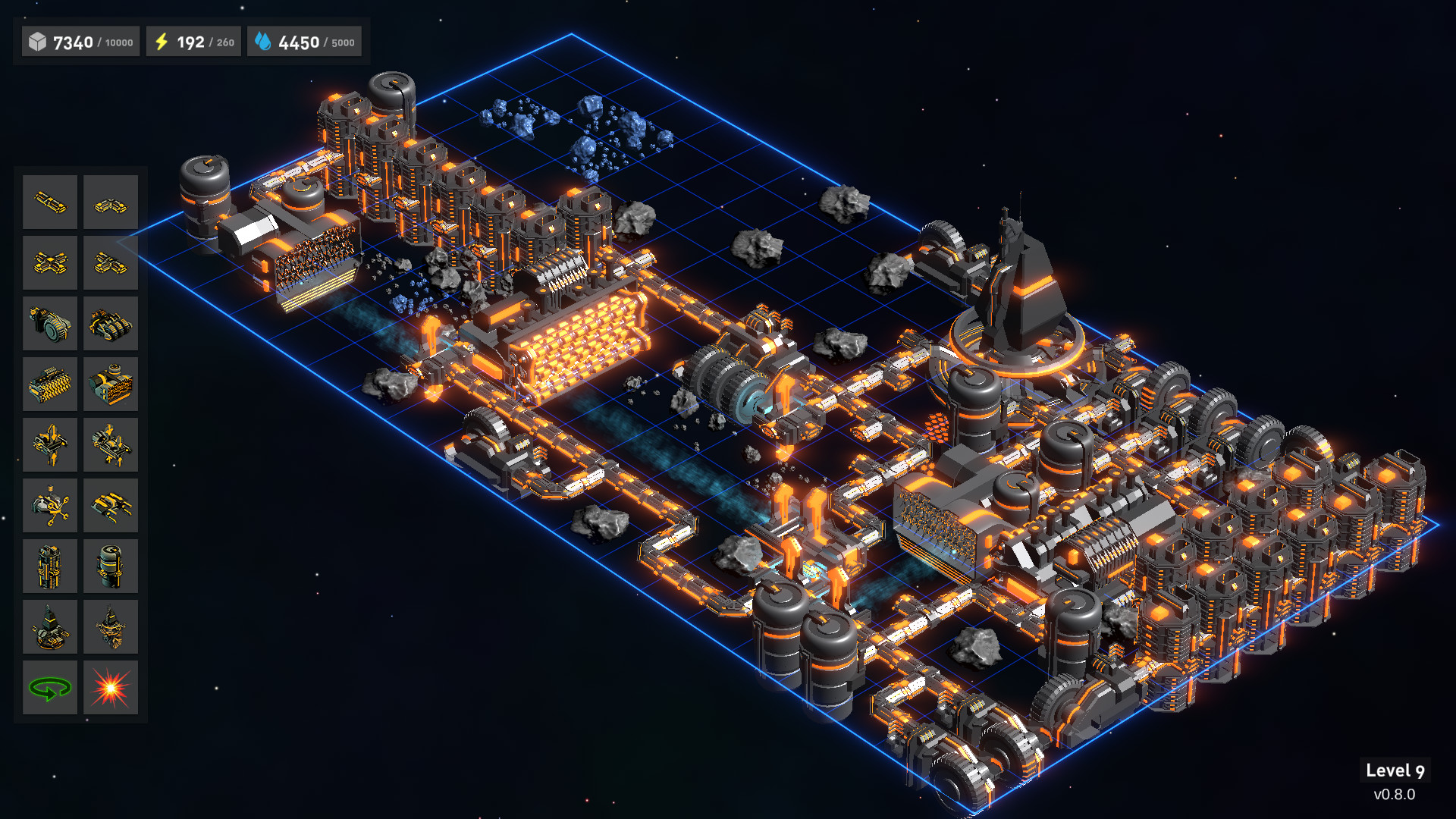Select the assembler machine icon

pos(110,384)
